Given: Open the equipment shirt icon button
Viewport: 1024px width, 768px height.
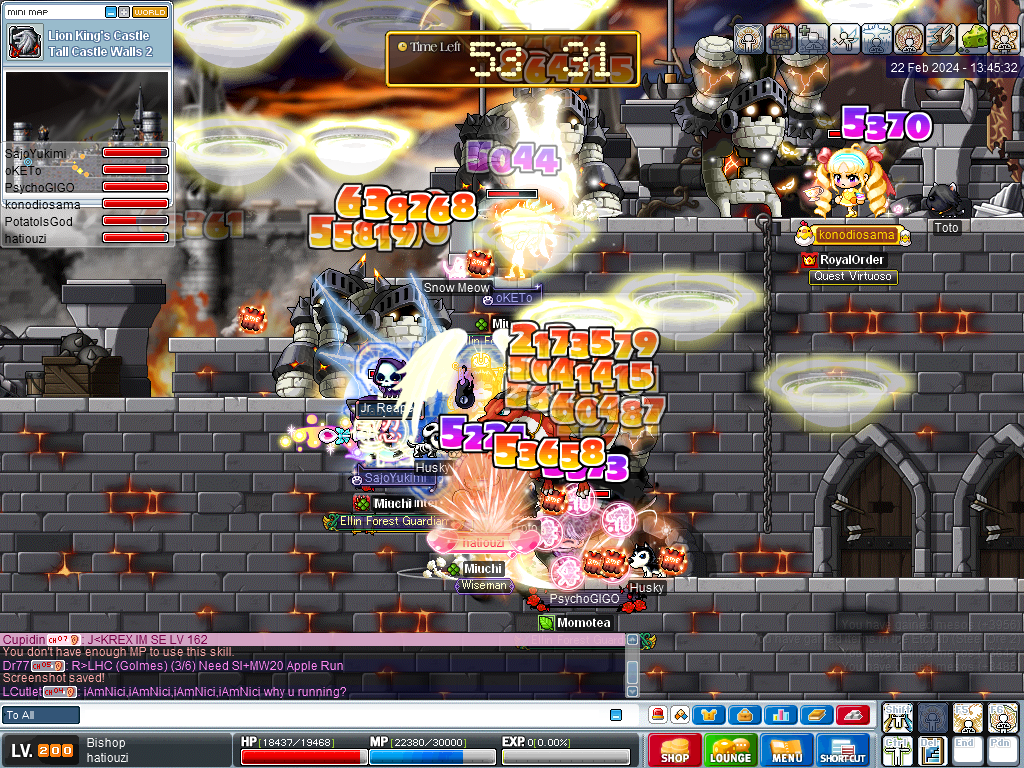Looking at the screenshot, I should click(x=709, y=715).
